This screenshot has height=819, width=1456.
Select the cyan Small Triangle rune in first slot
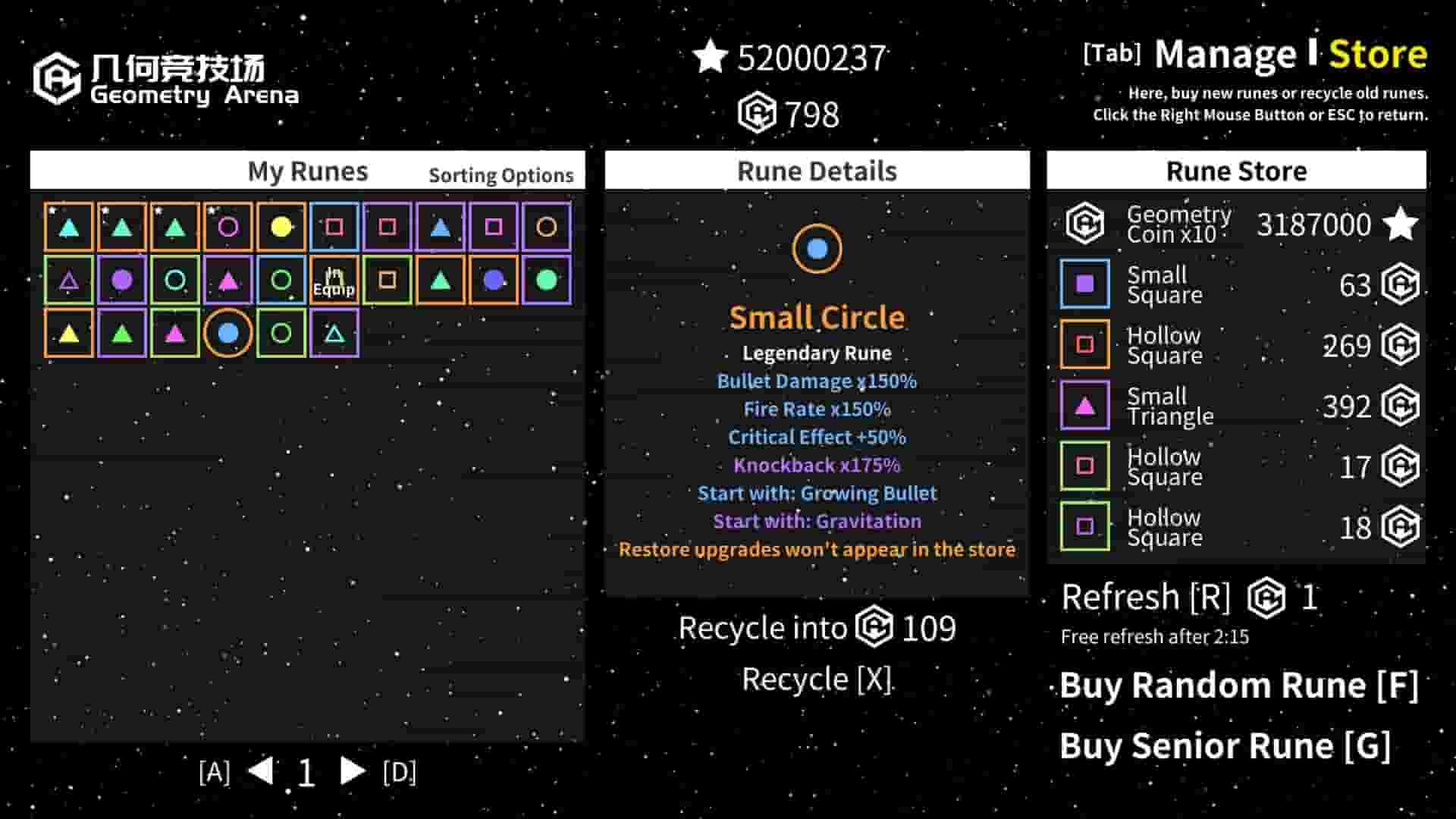[71, 225]
